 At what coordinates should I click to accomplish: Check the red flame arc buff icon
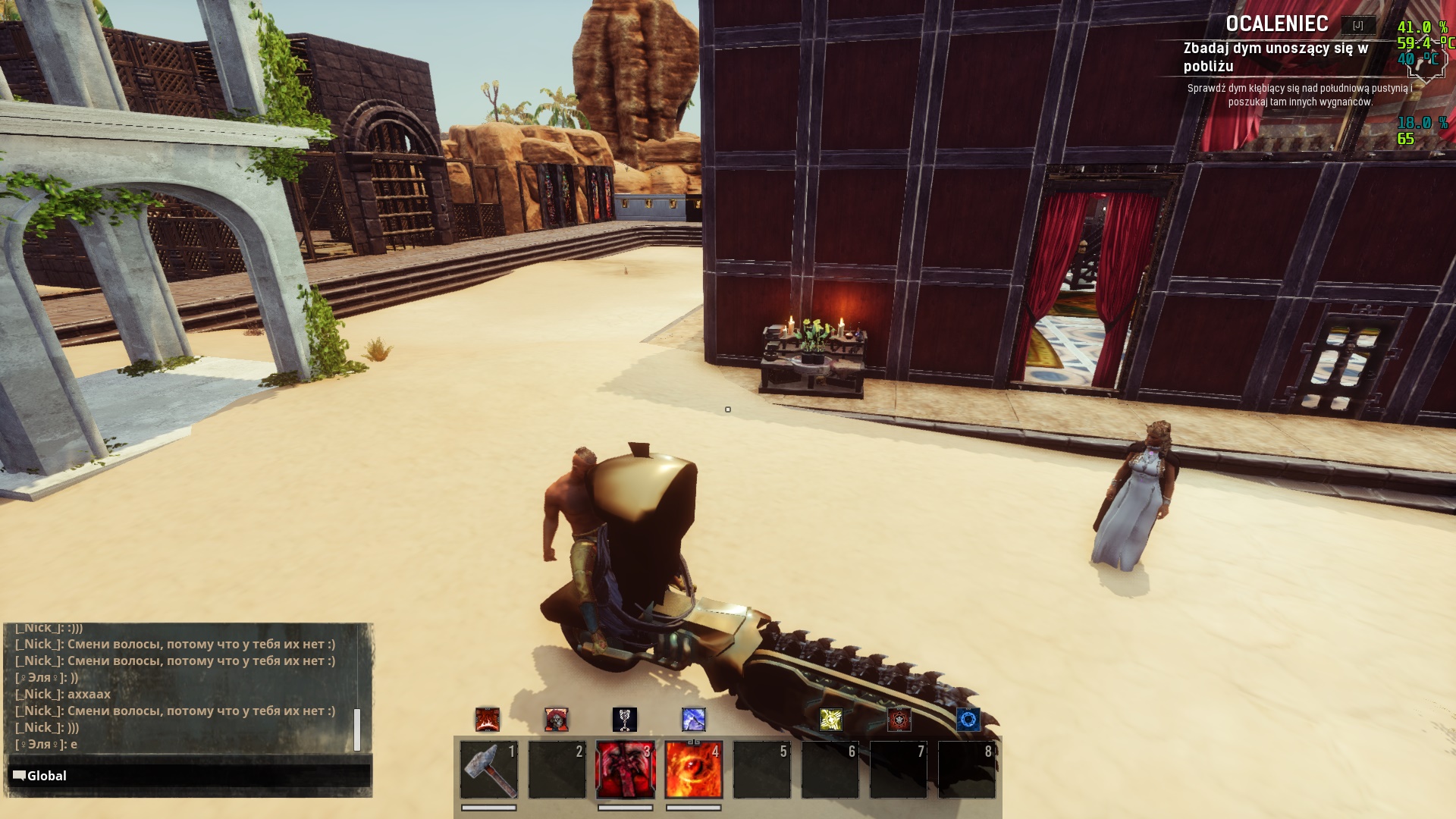[x=487, y=719]
